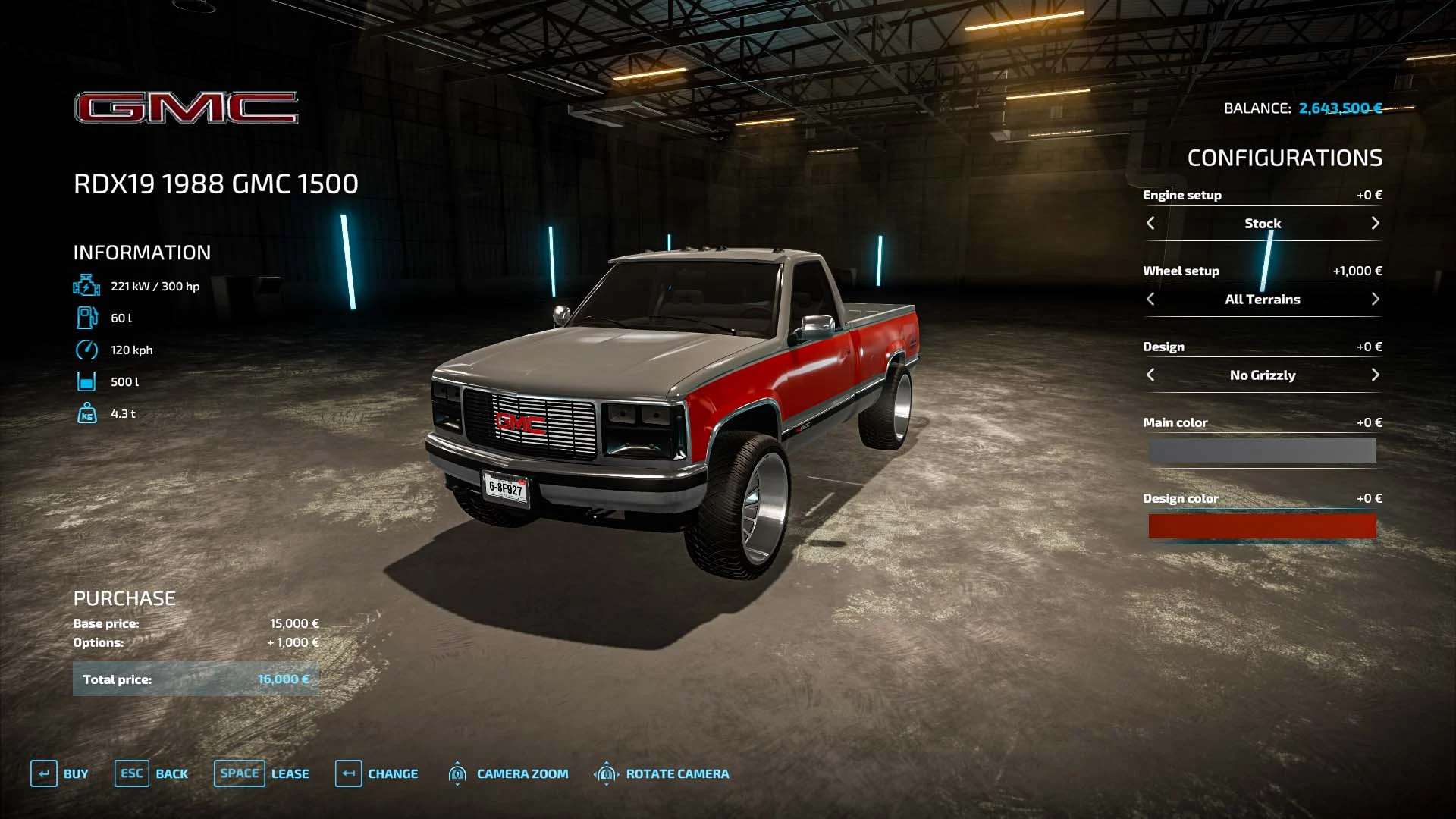Lease the vehicle instead of buying
Image resolution: width=1456 pixels, height=819 pixels.
(x=262, y=773)
